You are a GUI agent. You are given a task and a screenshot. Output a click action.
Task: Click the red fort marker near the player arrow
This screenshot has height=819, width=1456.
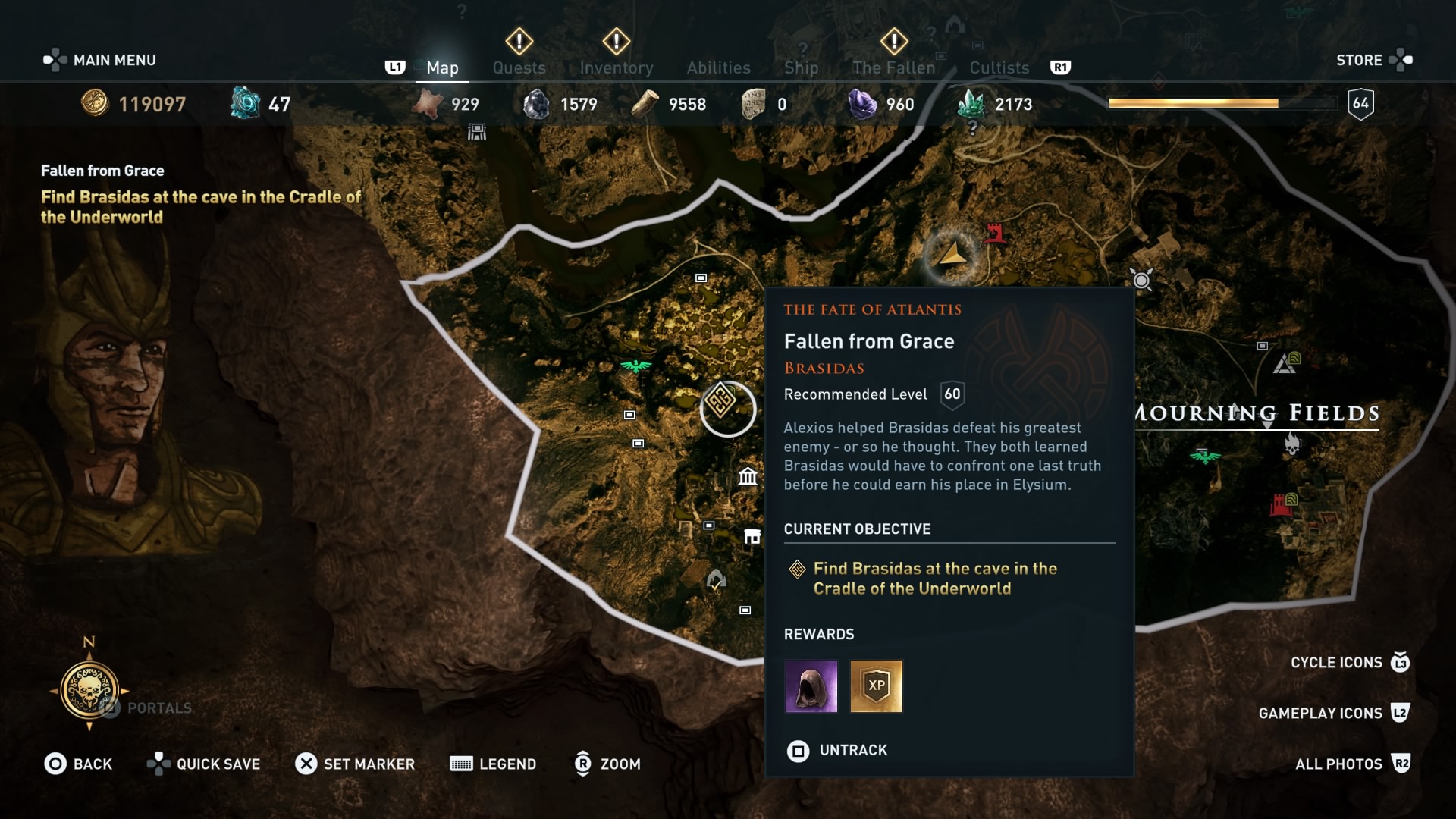pyautogui.click(x=994, y=233)
